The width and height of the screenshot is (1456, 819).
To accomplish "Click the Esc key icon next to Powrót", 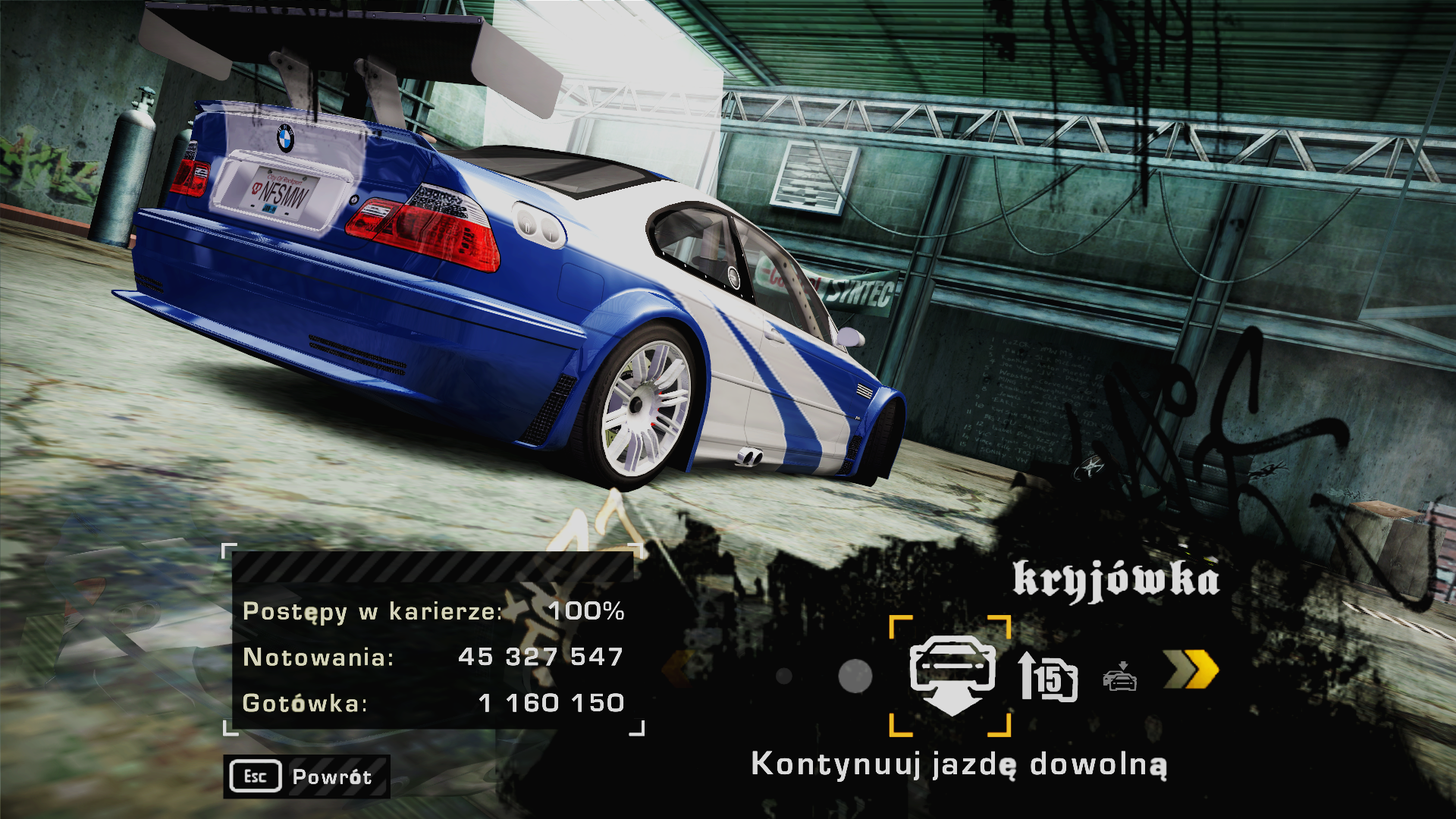I will pos(256,776).
